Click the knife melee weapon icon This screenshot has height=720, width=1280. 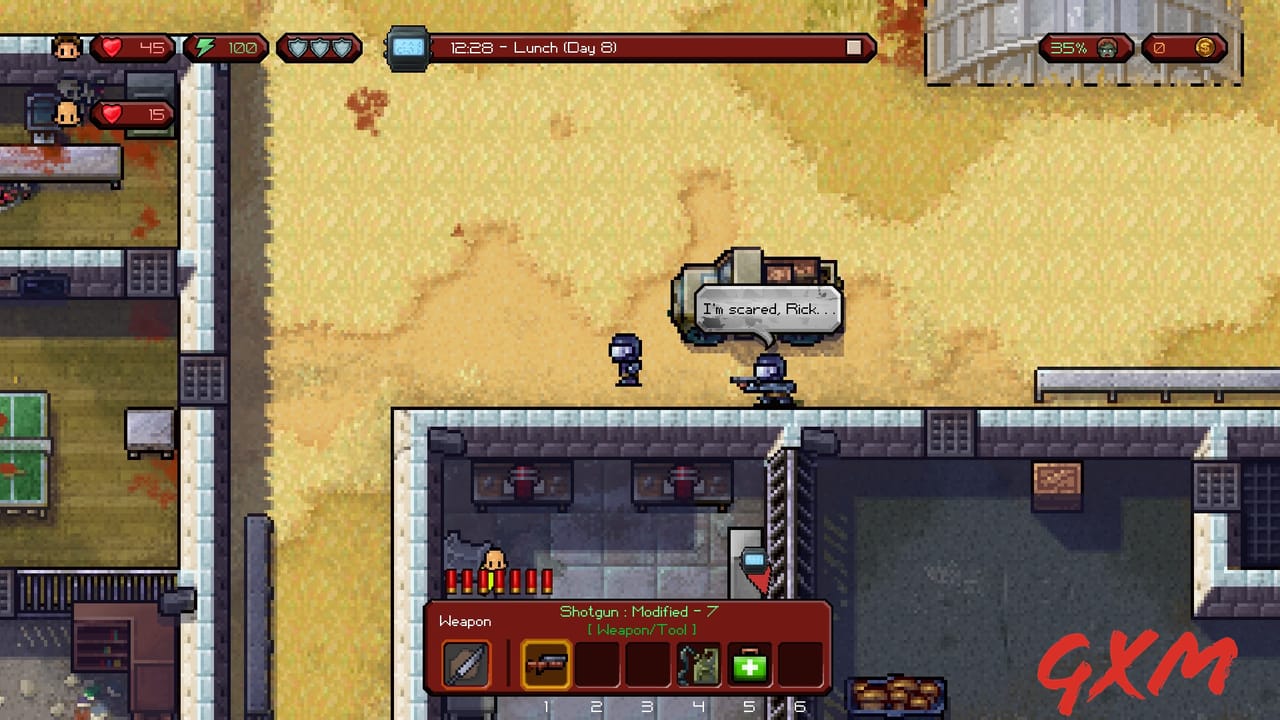pos(465,663)
